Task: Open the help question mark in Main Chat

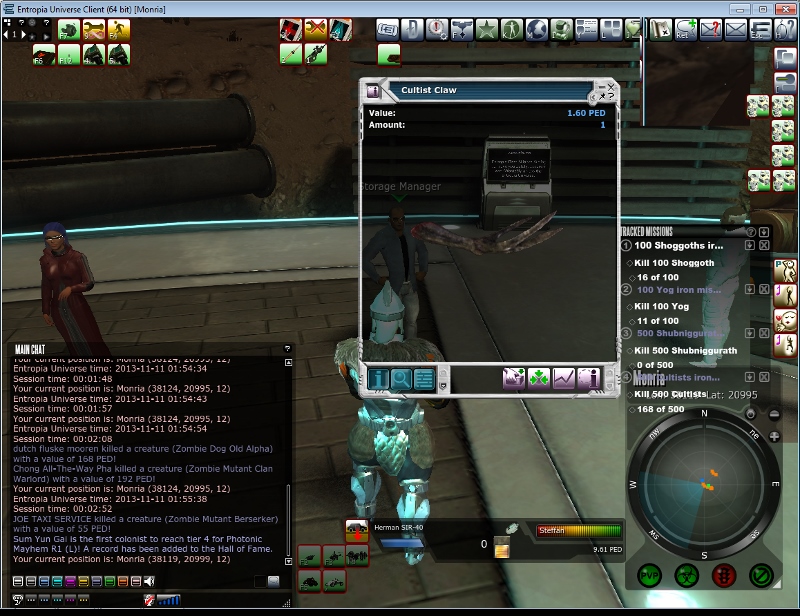Action: [x=288, y=349]
